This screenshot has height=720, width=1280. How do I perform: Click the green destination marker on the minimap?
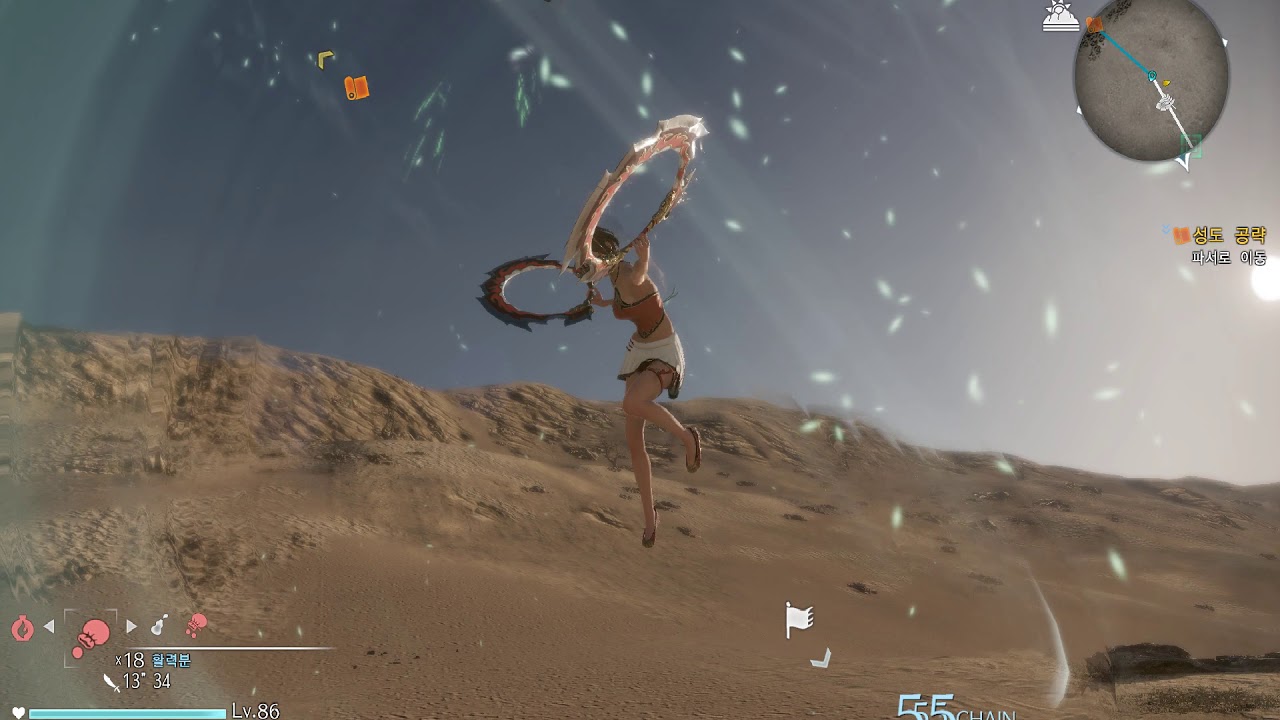coord(1189,145)
